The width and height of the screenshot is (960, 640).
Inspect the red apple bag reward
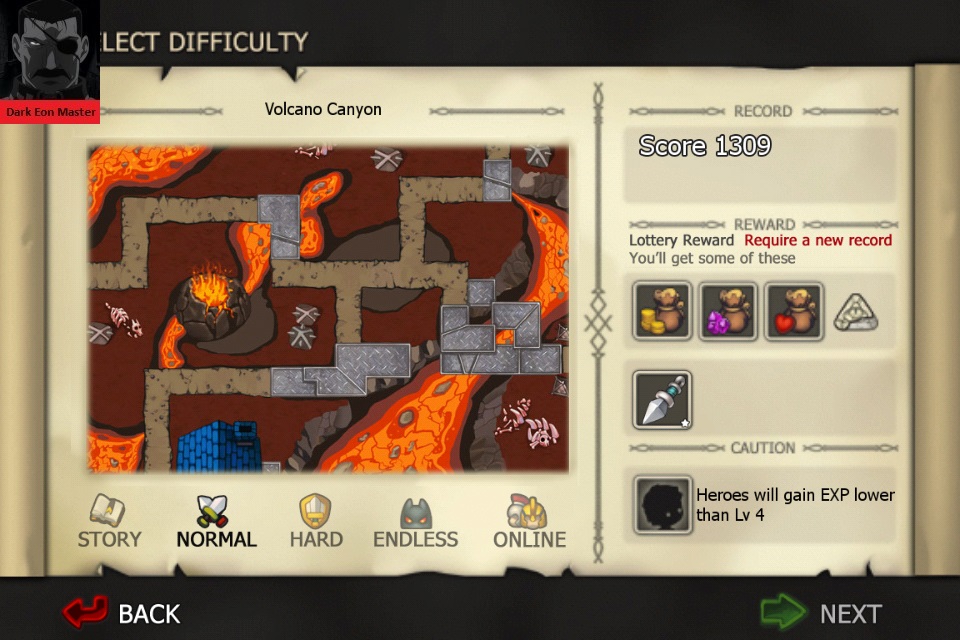(x=793, y=311)
